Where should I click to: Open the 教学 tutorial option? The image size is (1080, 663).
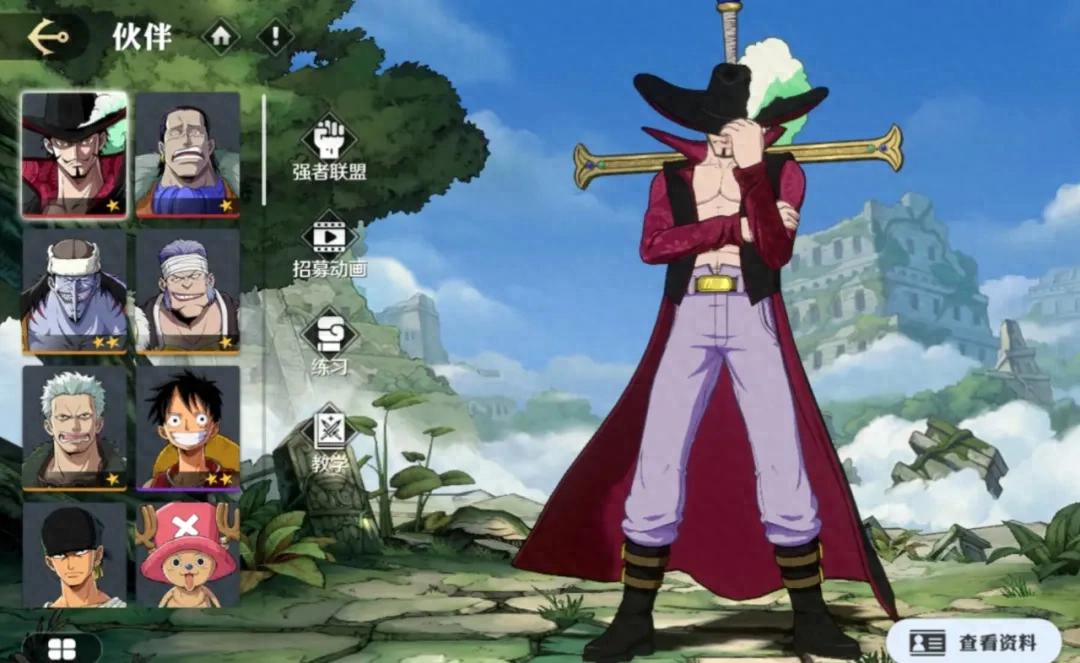(329, 439)
